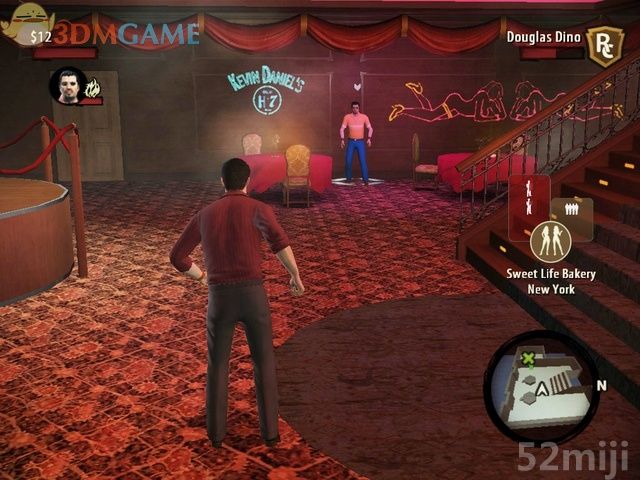The width and height of the screenshot is (640, 480).
Task: Click the circular minimap
Action: point(541,388)
